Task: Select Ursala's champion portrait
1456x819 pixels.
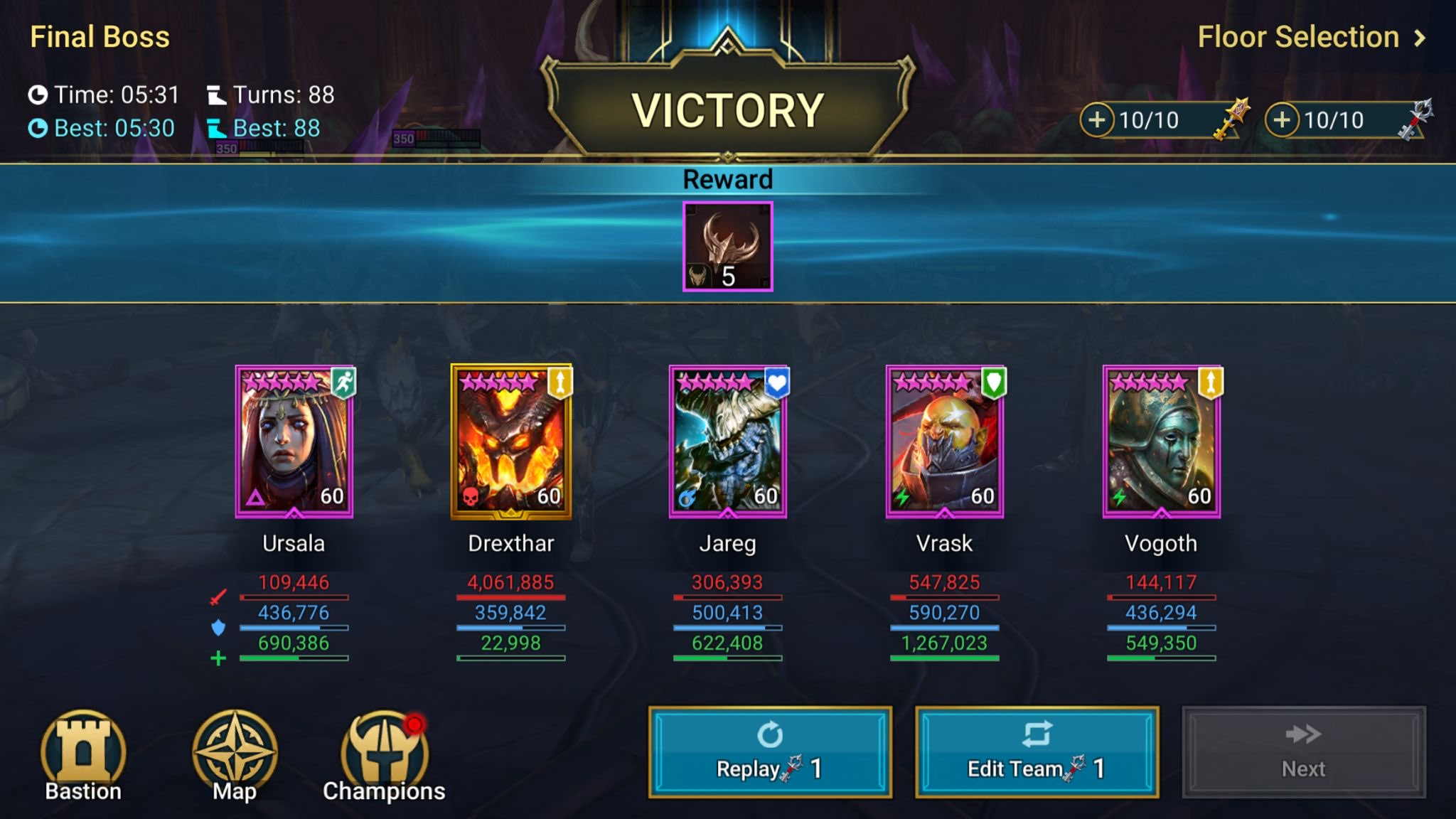Action: click(294, 441)
